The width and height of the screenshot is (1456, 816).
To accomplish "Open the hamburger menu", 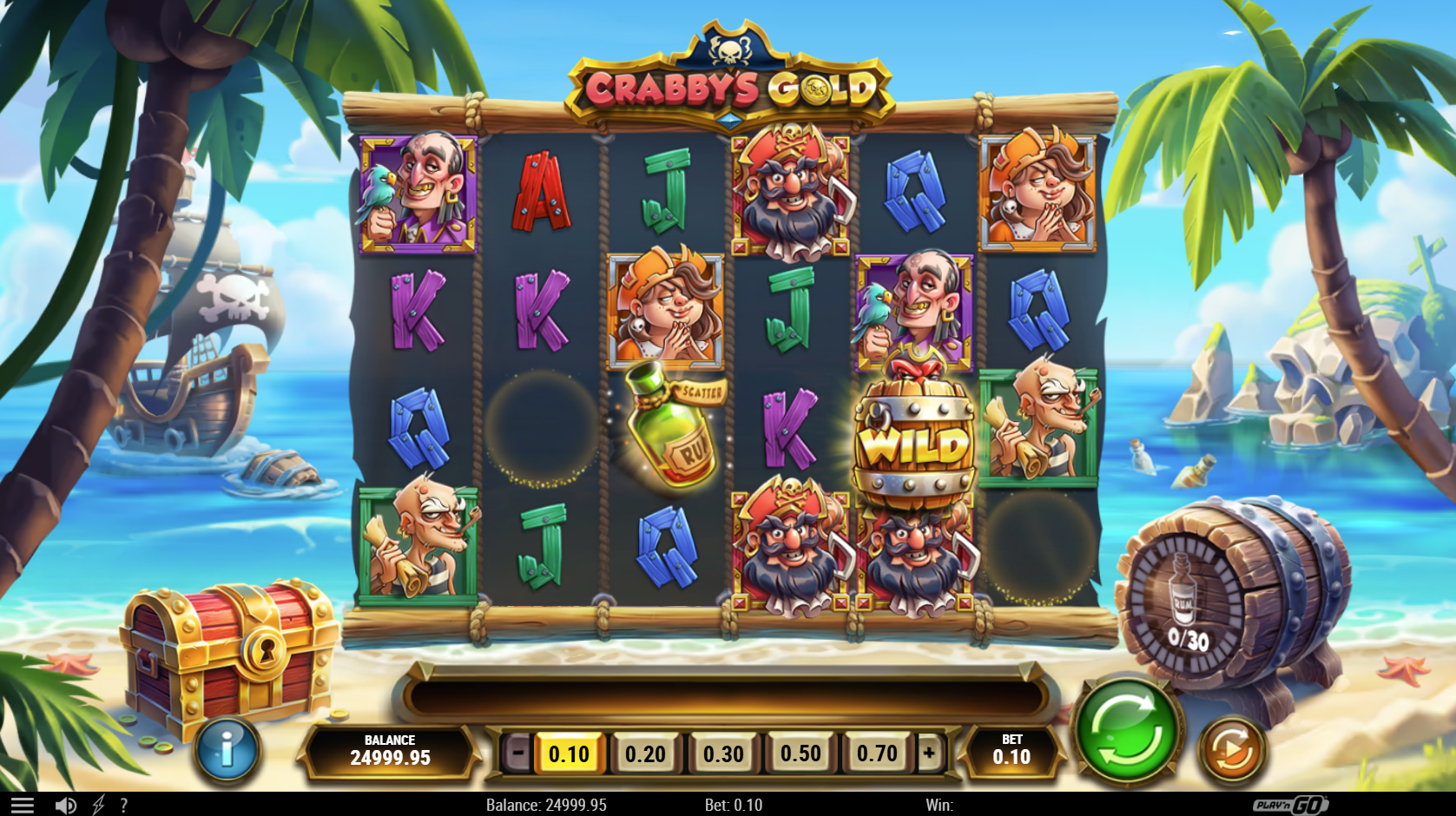I will [23, 806].
